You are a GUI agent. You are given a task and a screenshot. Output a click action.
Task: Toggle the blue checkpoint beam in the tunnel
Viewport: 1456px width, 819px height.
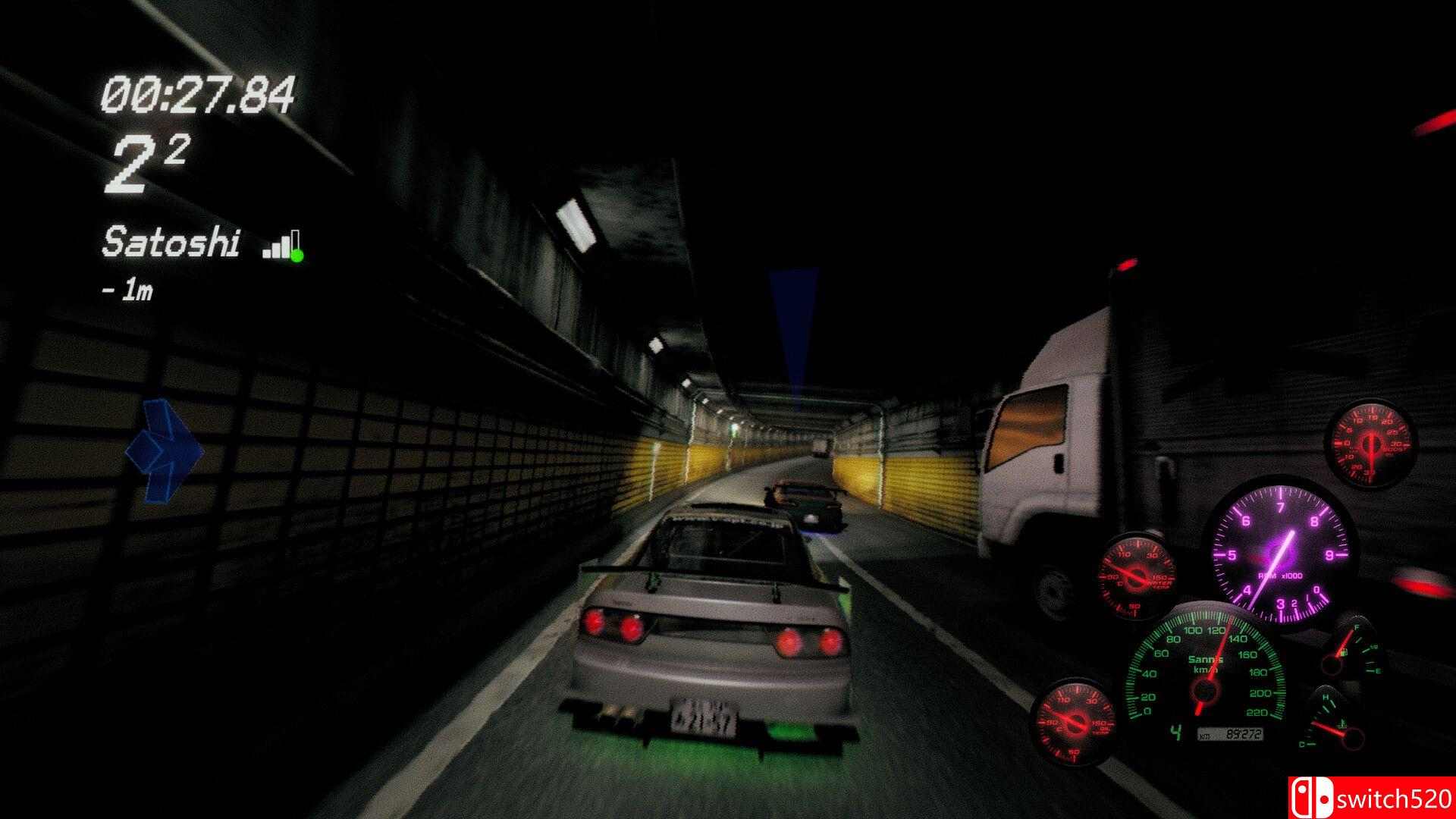point(792,341)
